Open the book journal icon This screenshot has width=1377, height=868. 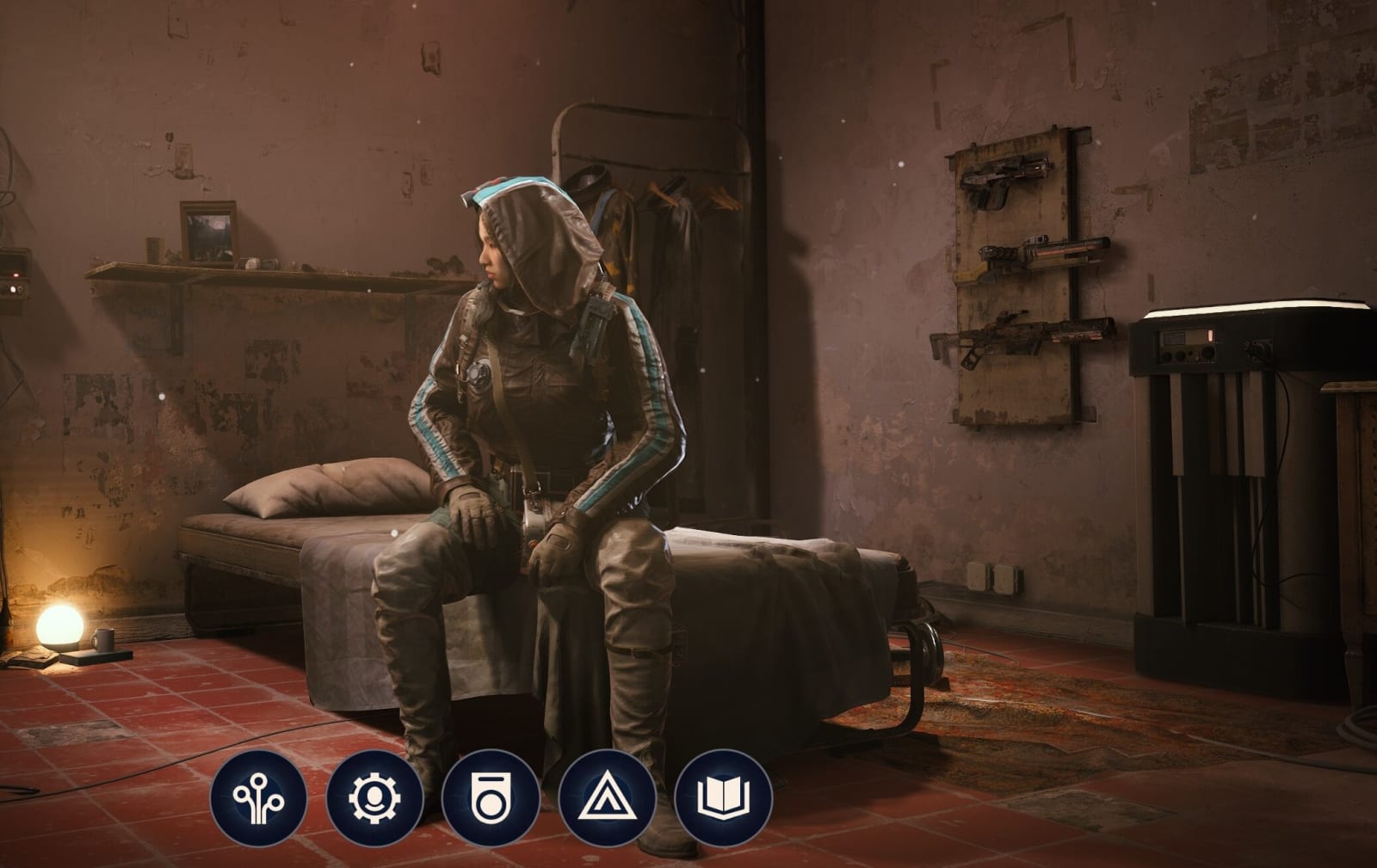(723, 797)
